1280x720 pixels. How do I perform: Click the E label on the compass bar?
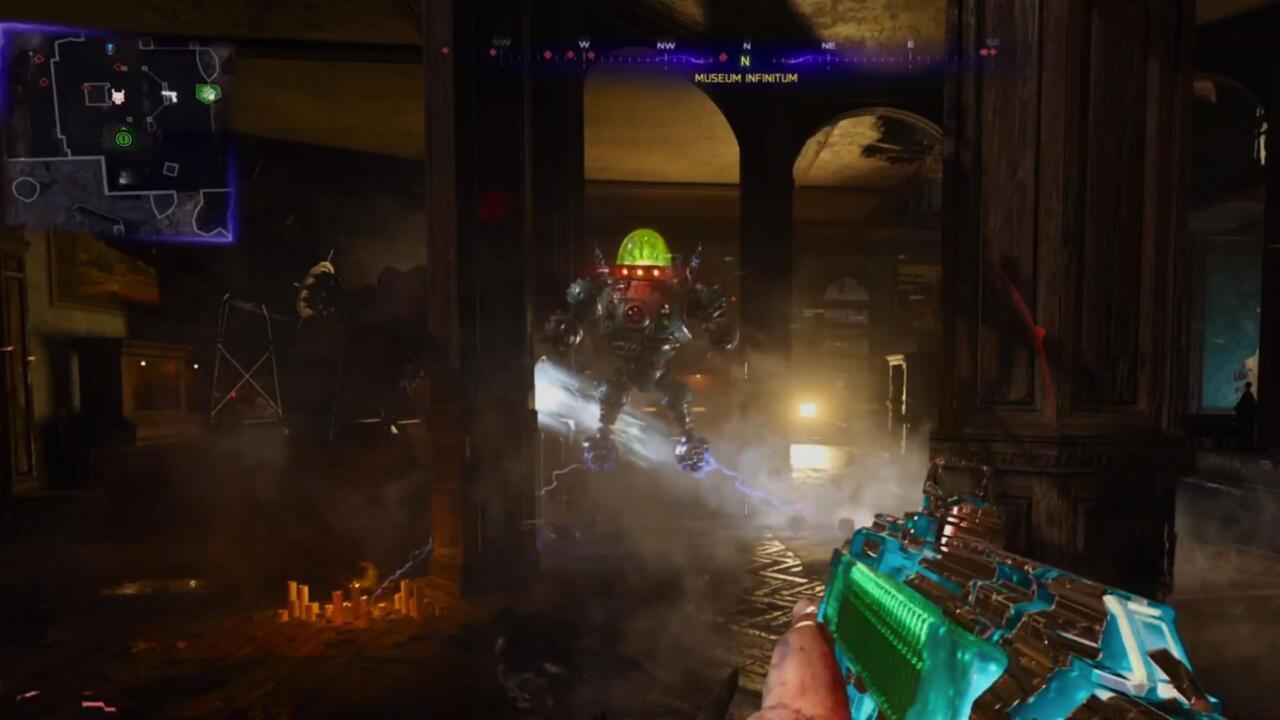(x=911, y=46)
